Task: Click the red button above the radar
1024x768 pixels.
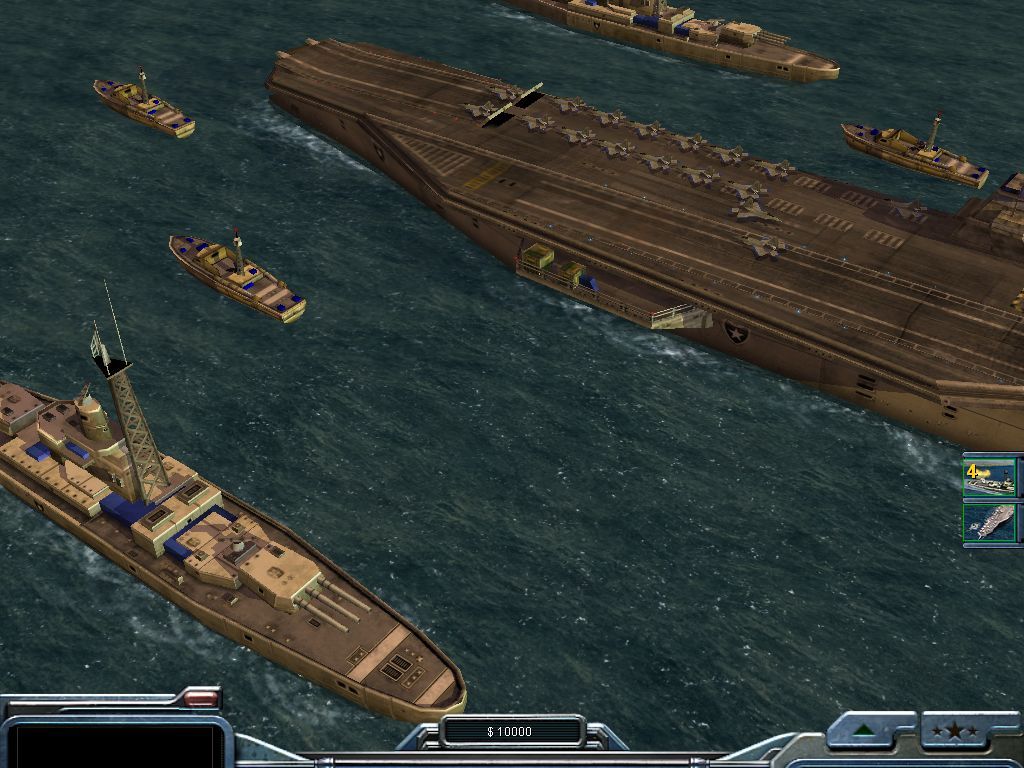Action: tap(202, 698)
